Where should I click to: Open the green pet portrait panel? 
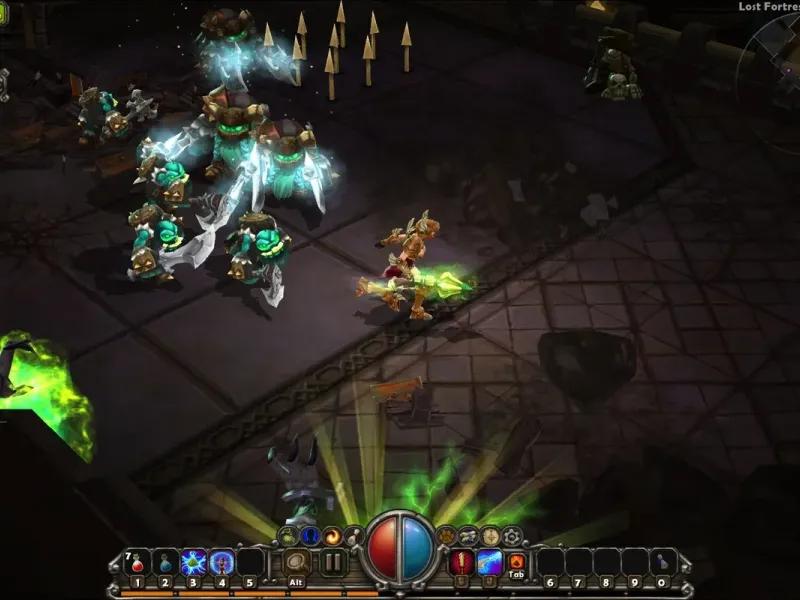coord(289,536)
